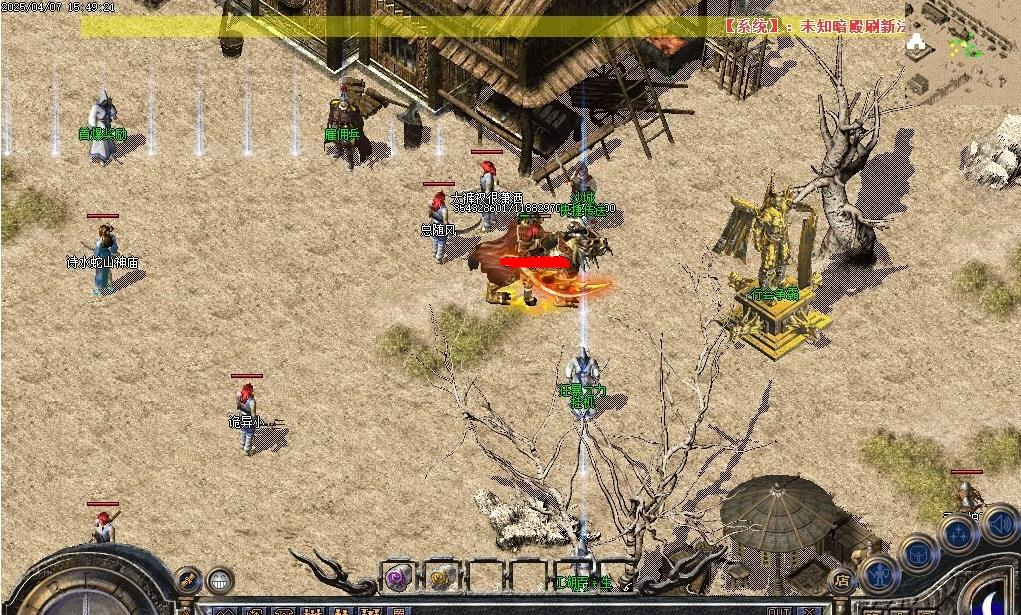This screenshot has height=615, width=1021.
Task: Open the minimap in the corner
Action: click(962, 50)
